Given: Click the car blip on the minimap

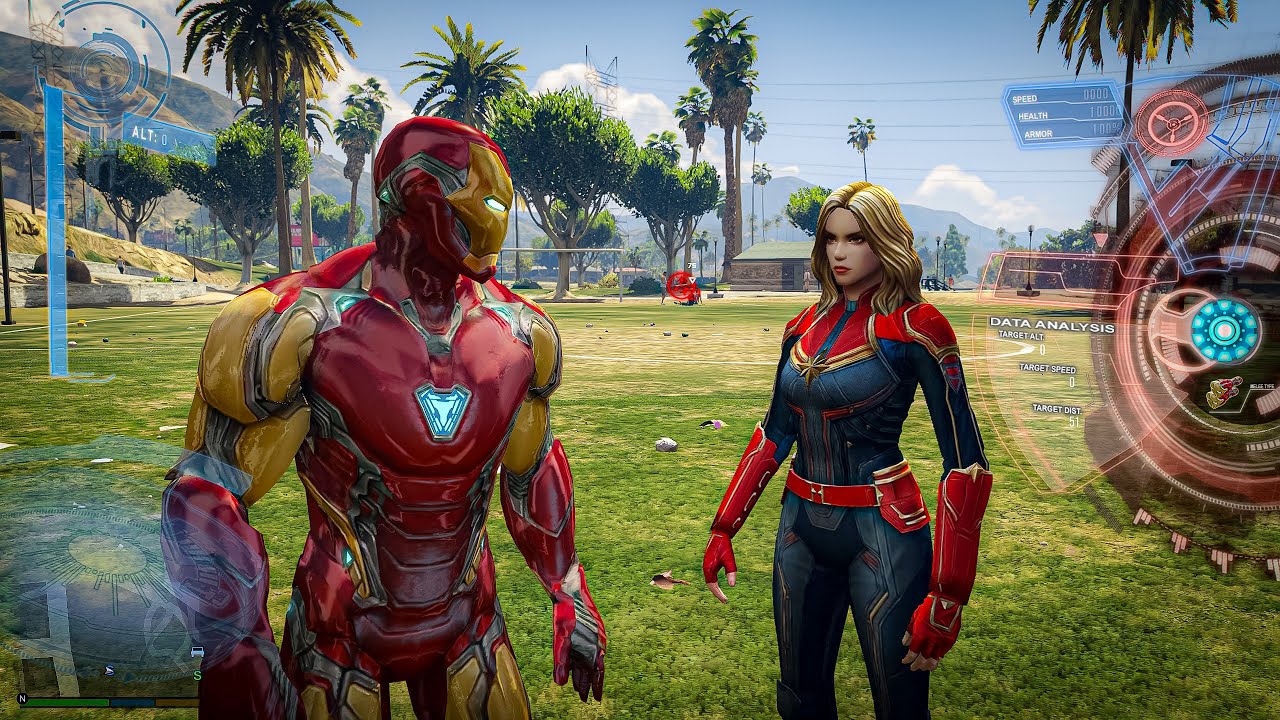Looking at the screenshot, I should [x=197, y=651].
